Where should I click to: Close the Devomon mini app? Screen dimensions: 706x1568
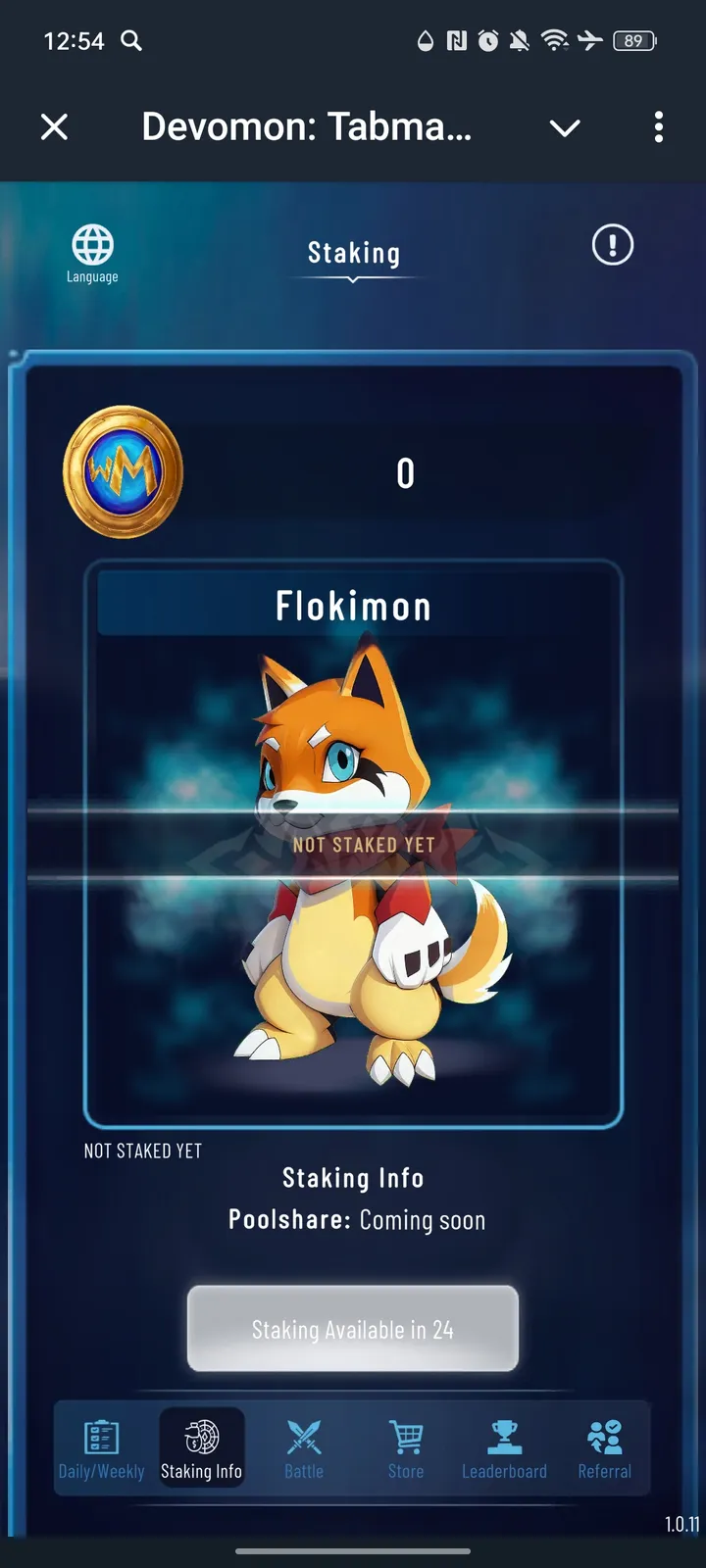pos(55,126)
